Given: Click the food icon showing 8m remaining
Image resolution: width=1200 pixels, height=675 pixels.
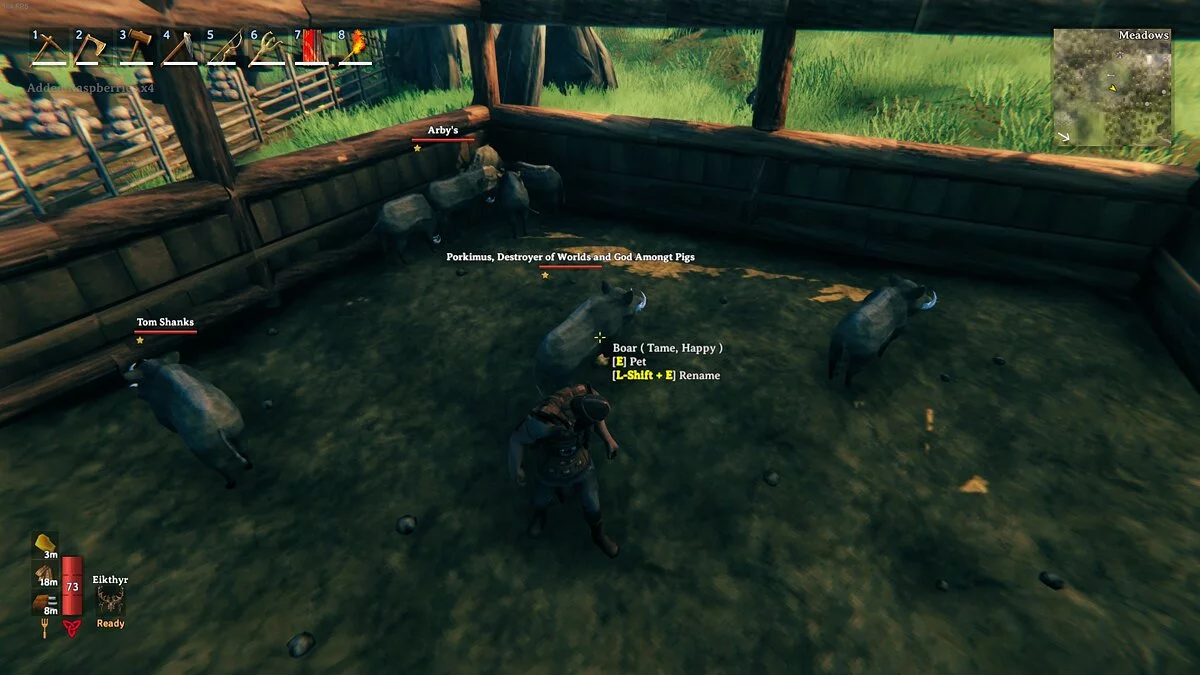Looking at the screenshot, I should pyautogui.click(x=46, y=601).
